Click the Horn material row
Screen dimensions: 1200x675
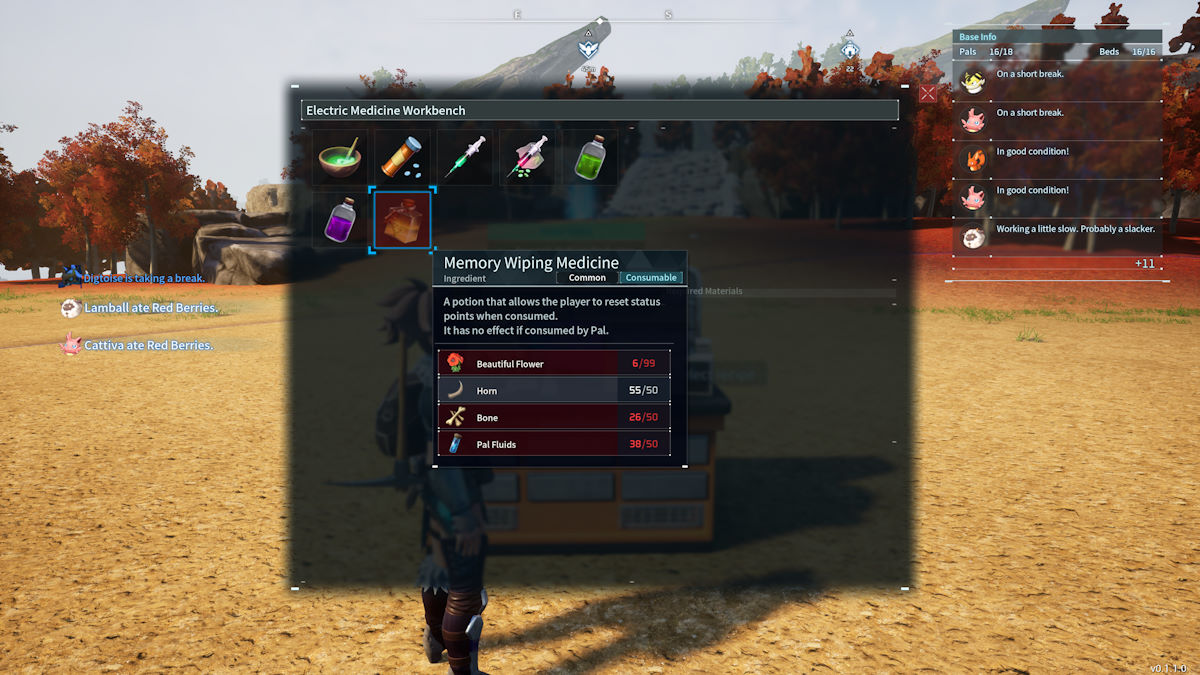(x=554, y=390)
